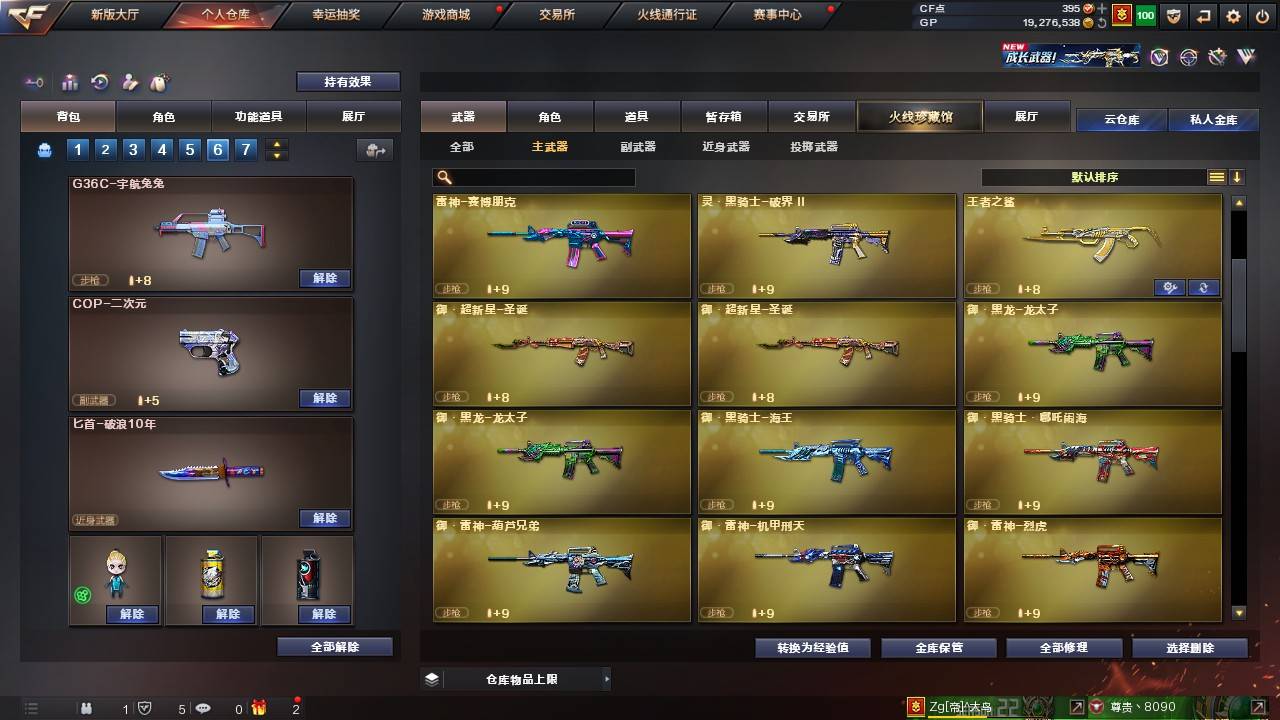Click the refresh icon on the 王者之鲨 card
The height and width of the screenshot is (720, 1280).
tap(1204, 287)
